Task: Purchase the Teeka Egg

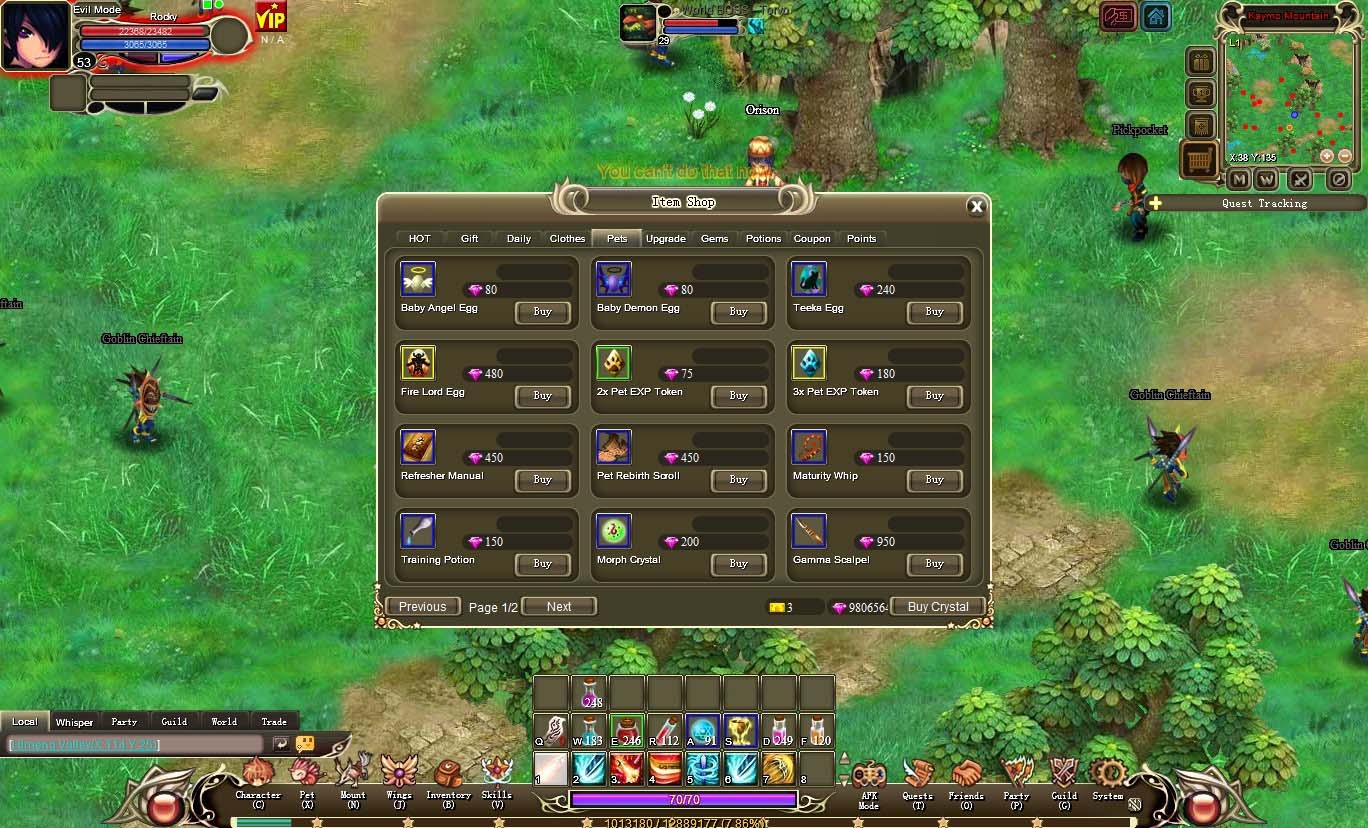Action: [934, 312]
